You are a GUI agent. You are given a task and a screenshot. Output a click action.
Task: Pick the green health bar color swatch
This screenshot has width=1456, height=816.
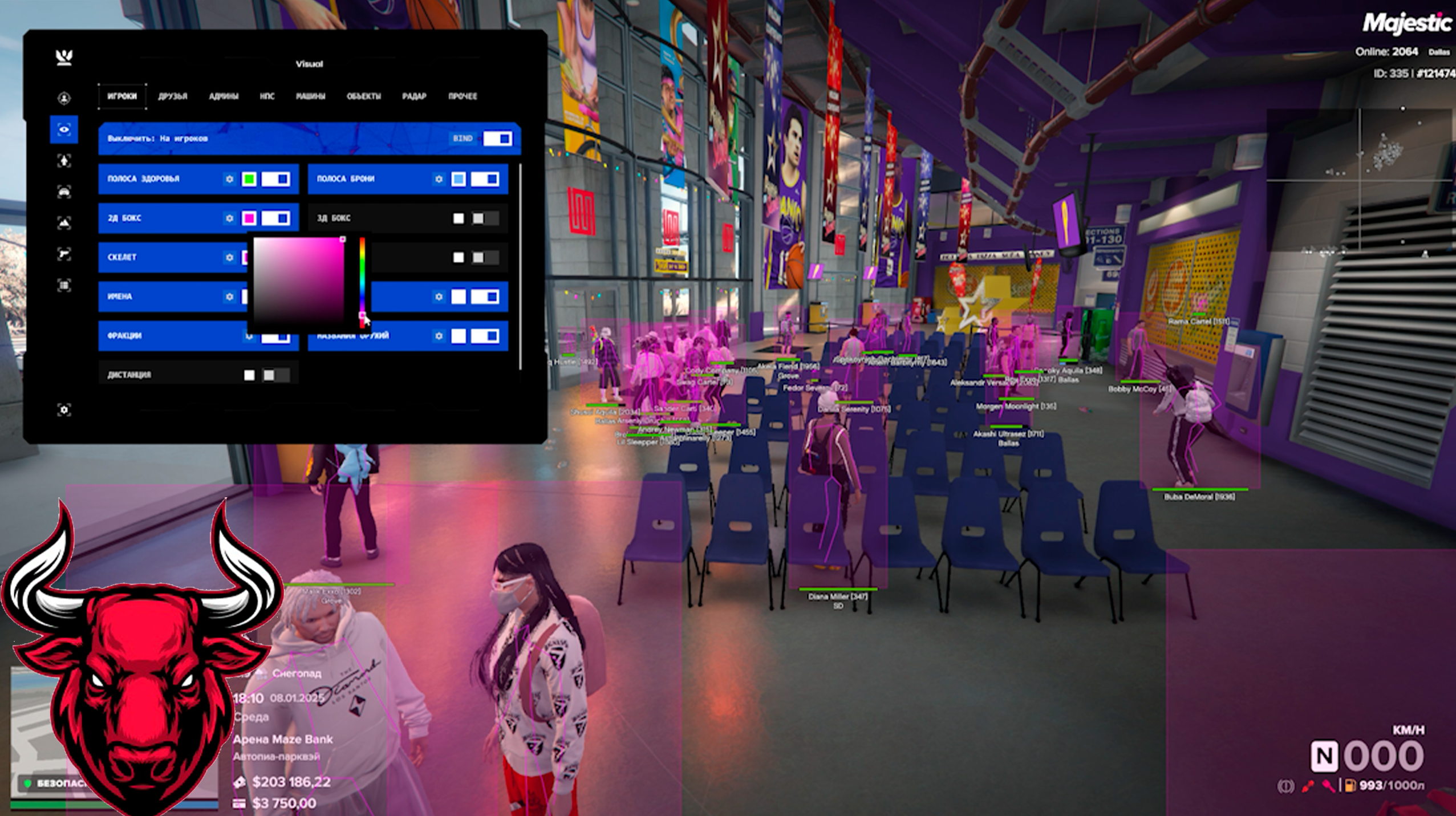[249, 179]
